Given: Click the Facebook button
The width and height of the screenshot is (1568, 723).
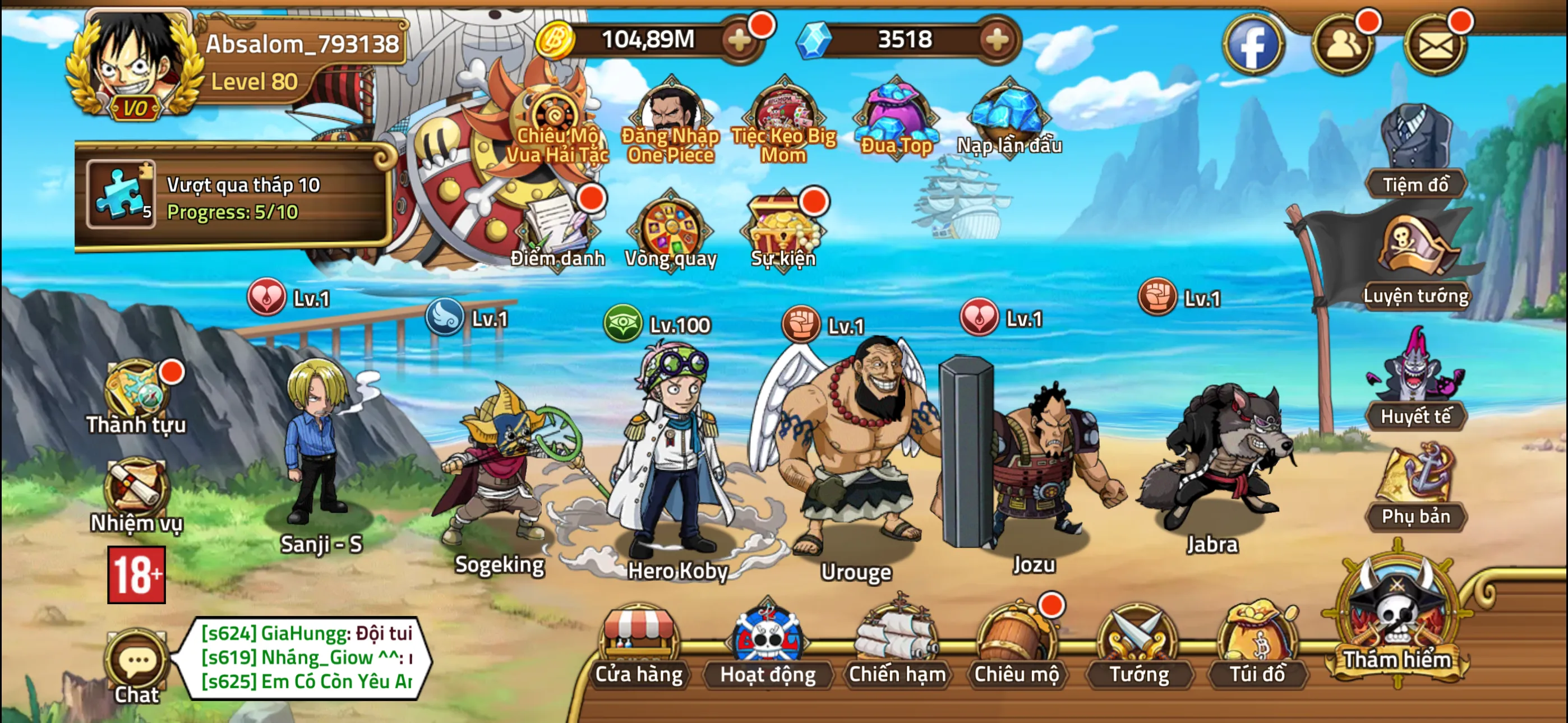Looking at the screenshot, I should point(1253,44).
